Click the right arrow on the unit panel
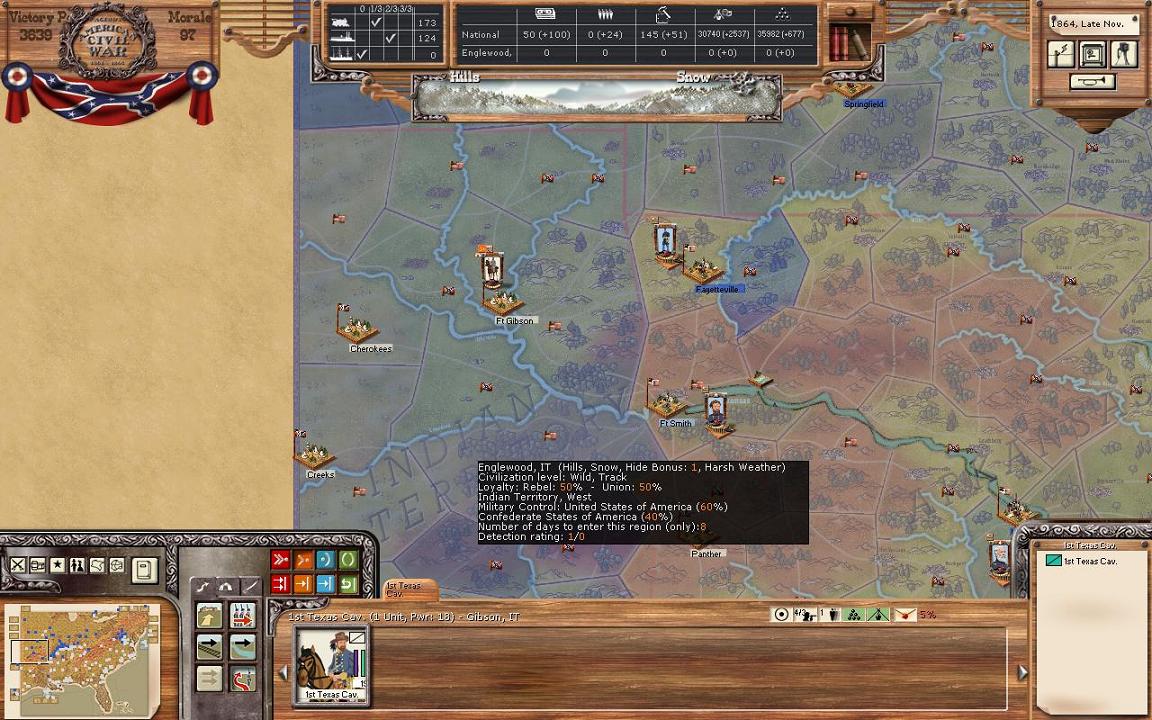 (x=1022, y=673)
